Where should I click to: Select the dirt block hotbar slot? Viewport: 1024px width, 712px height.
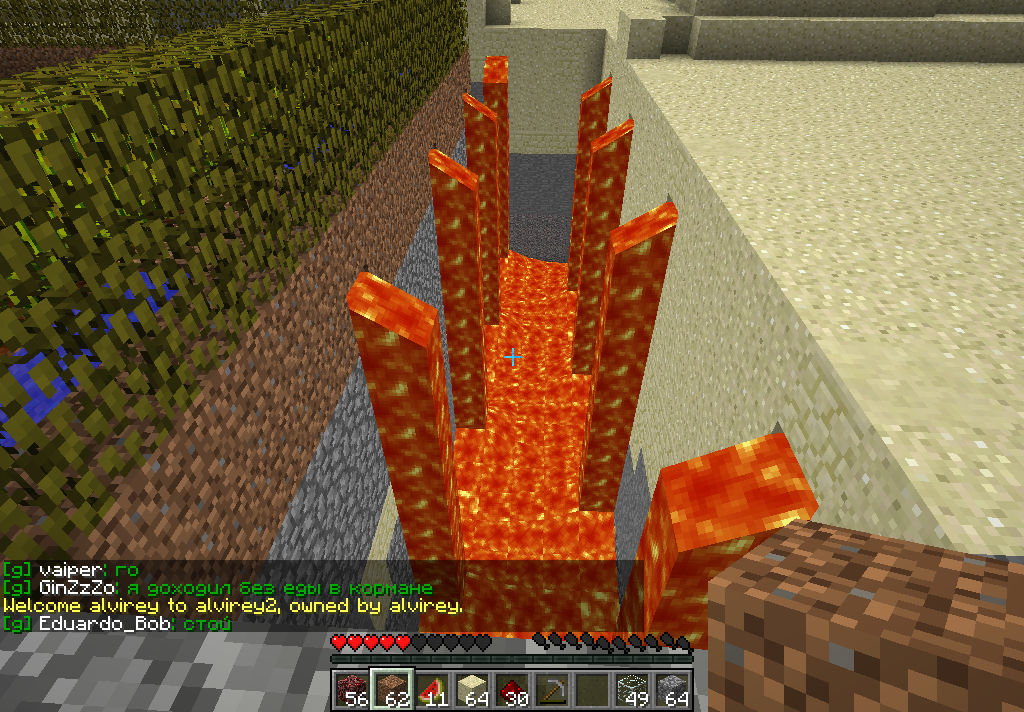391,690
